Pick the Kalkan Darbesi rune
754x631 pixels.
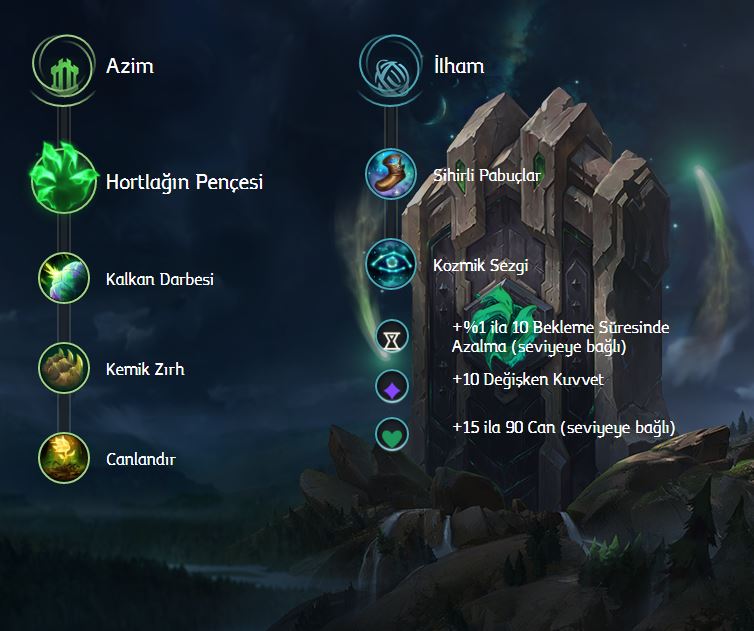point(65,278)
